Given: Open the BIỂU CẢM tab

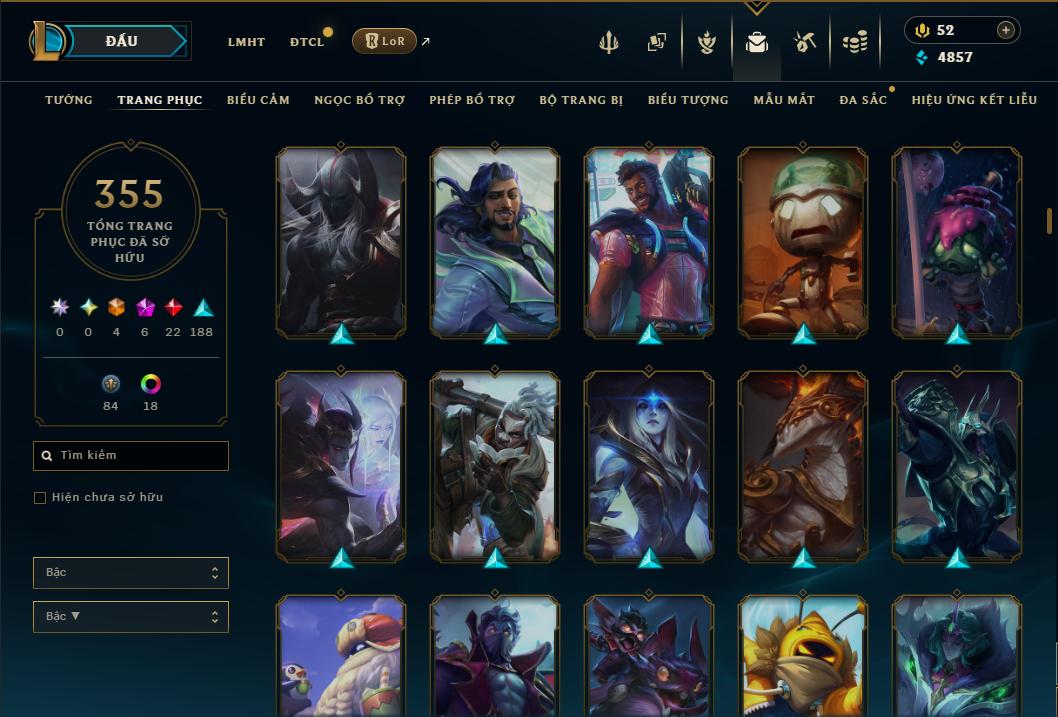Looking at the screenshot, I should point(258,100).
